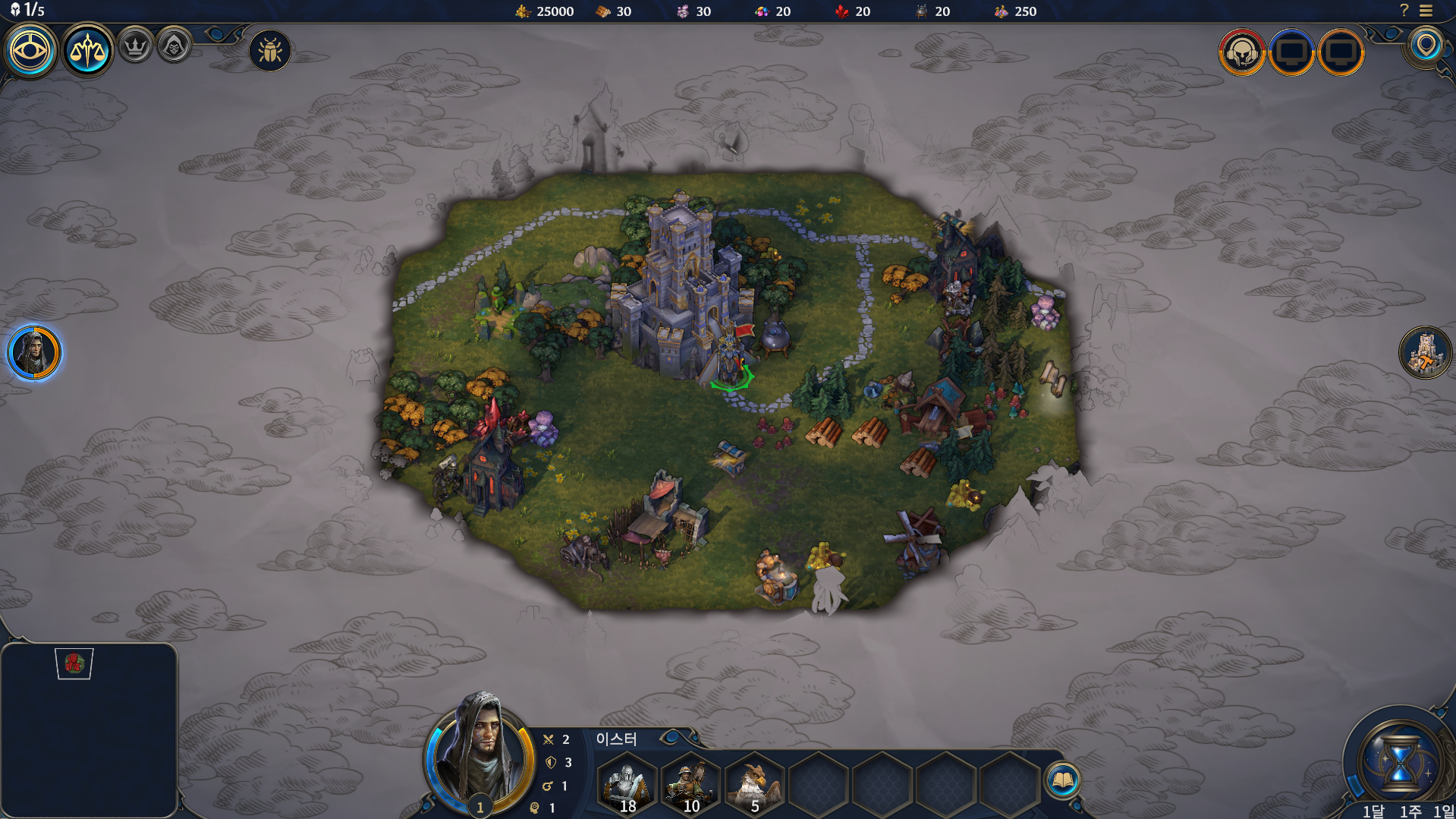Screen dimensions: 1456x819
Task: Open the hero spellbook
Action: coord(1062,780)
